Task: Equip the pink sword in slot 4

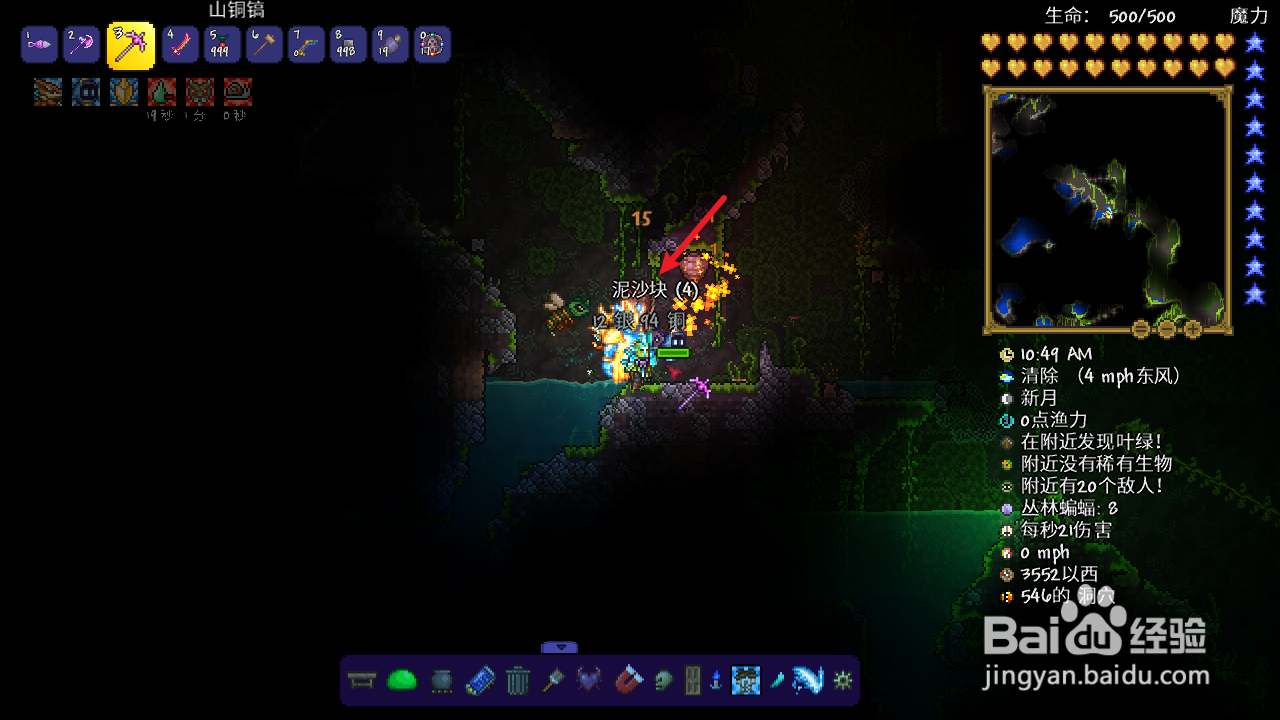Action: coord(180,44)
